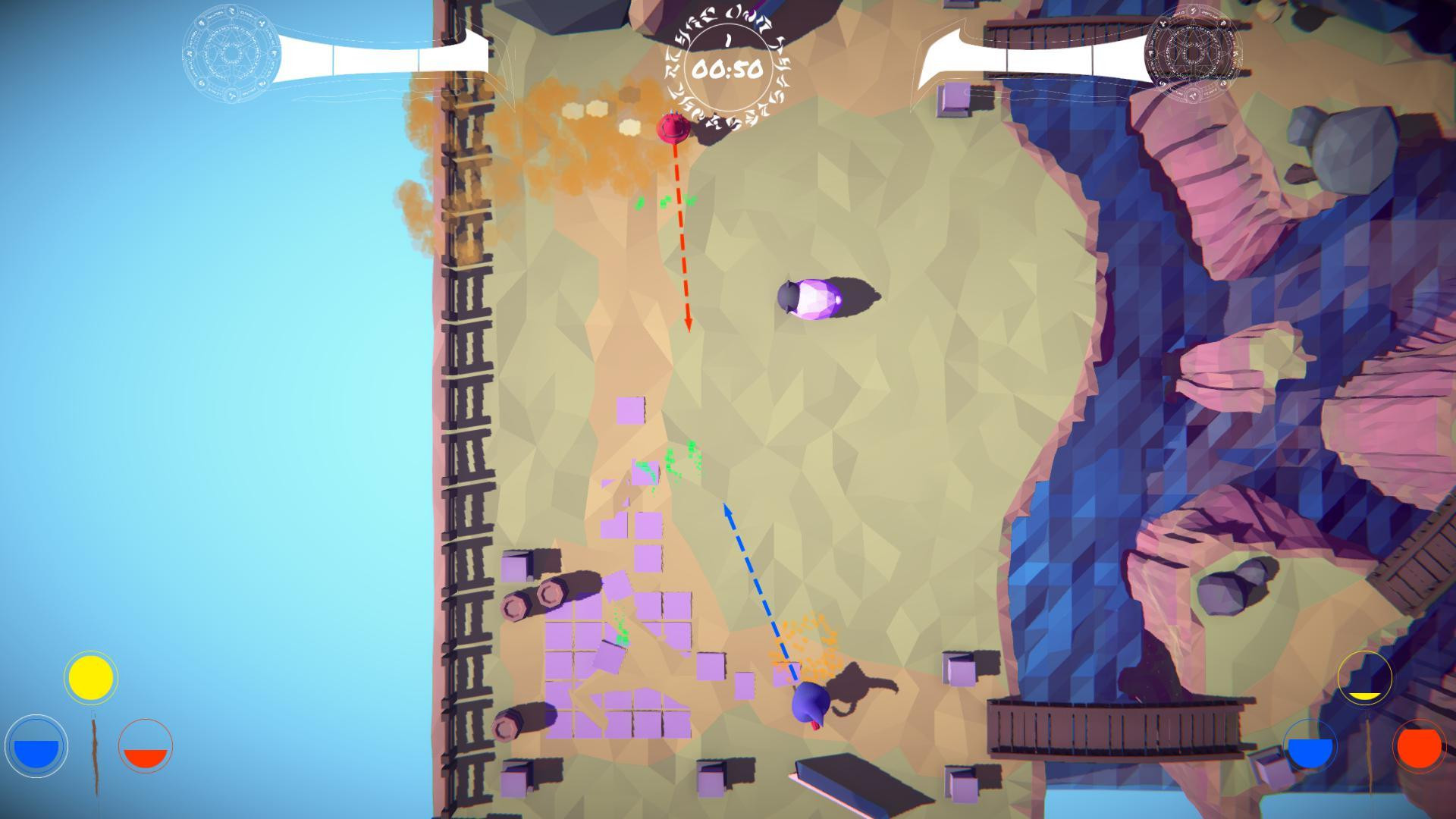Select the red wizard character
1456x819 pixels.
(x=673, y=129)
